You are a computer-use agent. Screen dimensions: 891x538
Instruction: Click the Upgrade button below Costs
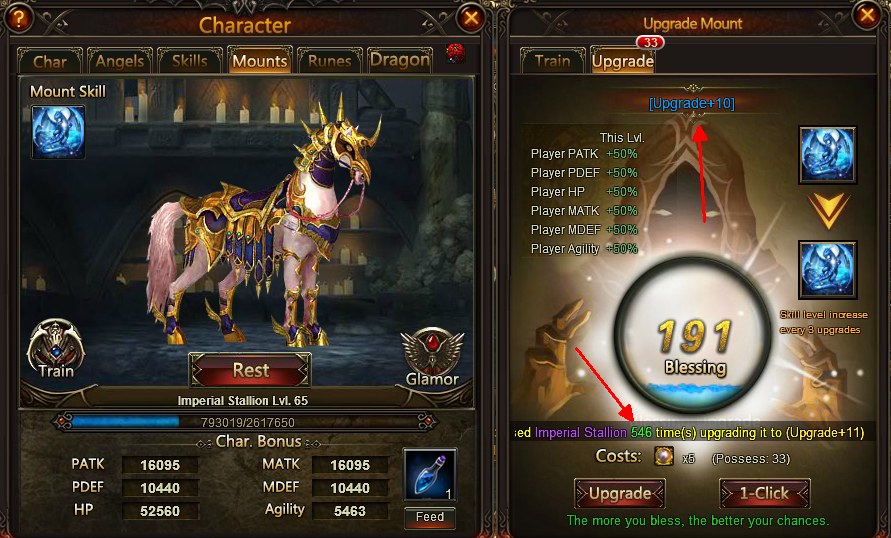coord(620,493)
